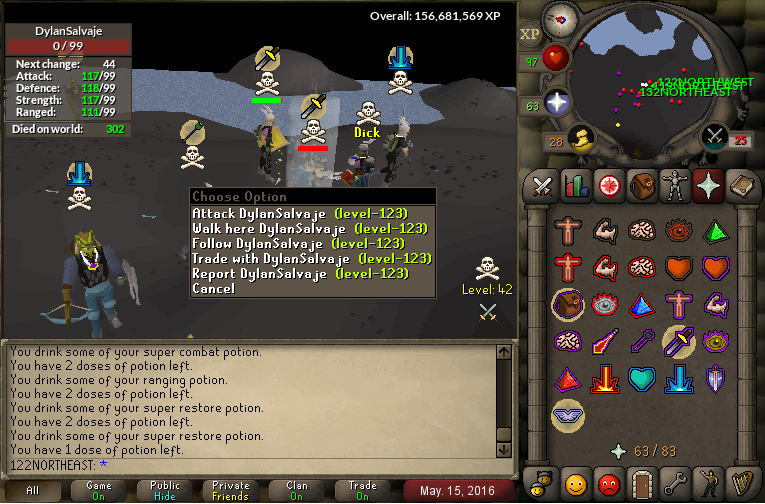Image resolution: width=765 pixels, height=504 pixels.
Task: Choose Follow DylanSalvaje option
Action: click(x=312, y=243)
